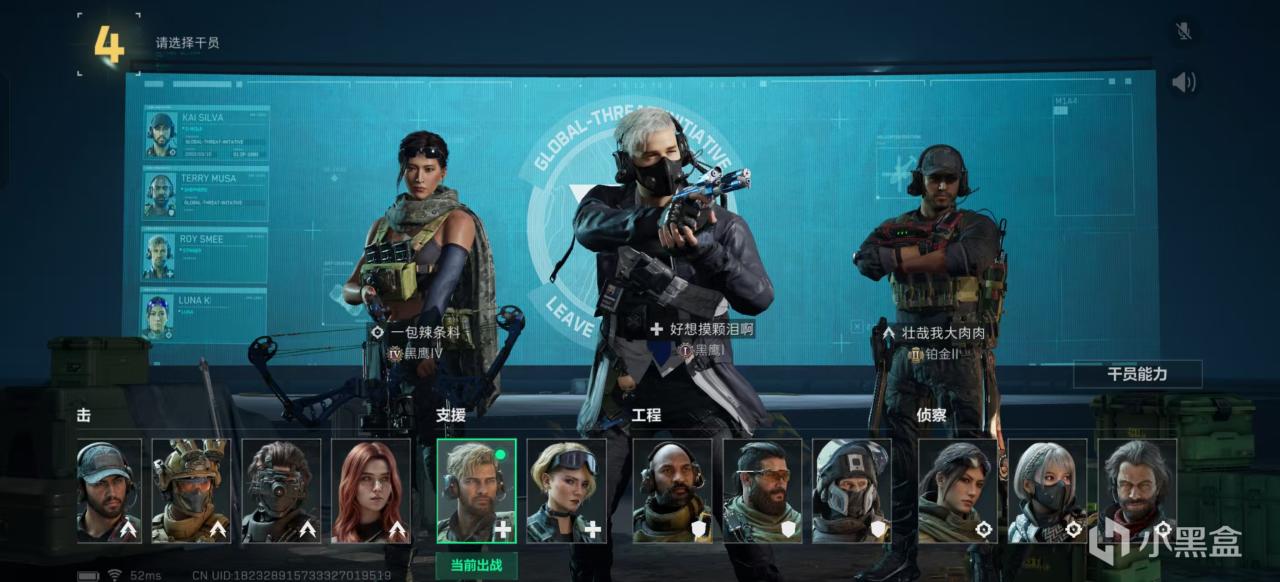The width and height of the screenshot is (1280, 582).
Task: Toggle the muted microphone icon
Action: tap(1184, 31)
